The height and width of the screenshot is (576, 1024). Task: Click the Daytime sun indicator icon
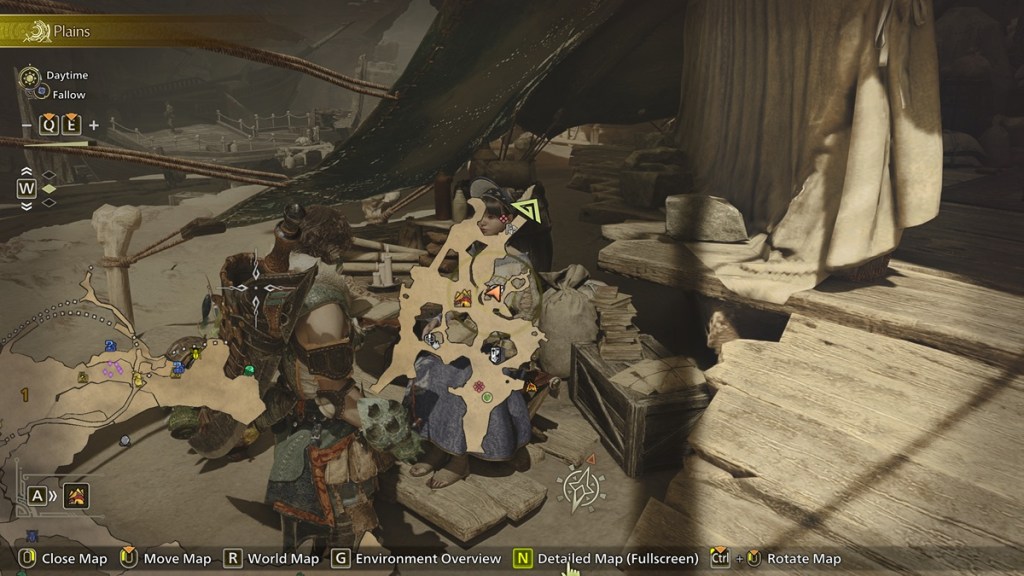(28, 76)
